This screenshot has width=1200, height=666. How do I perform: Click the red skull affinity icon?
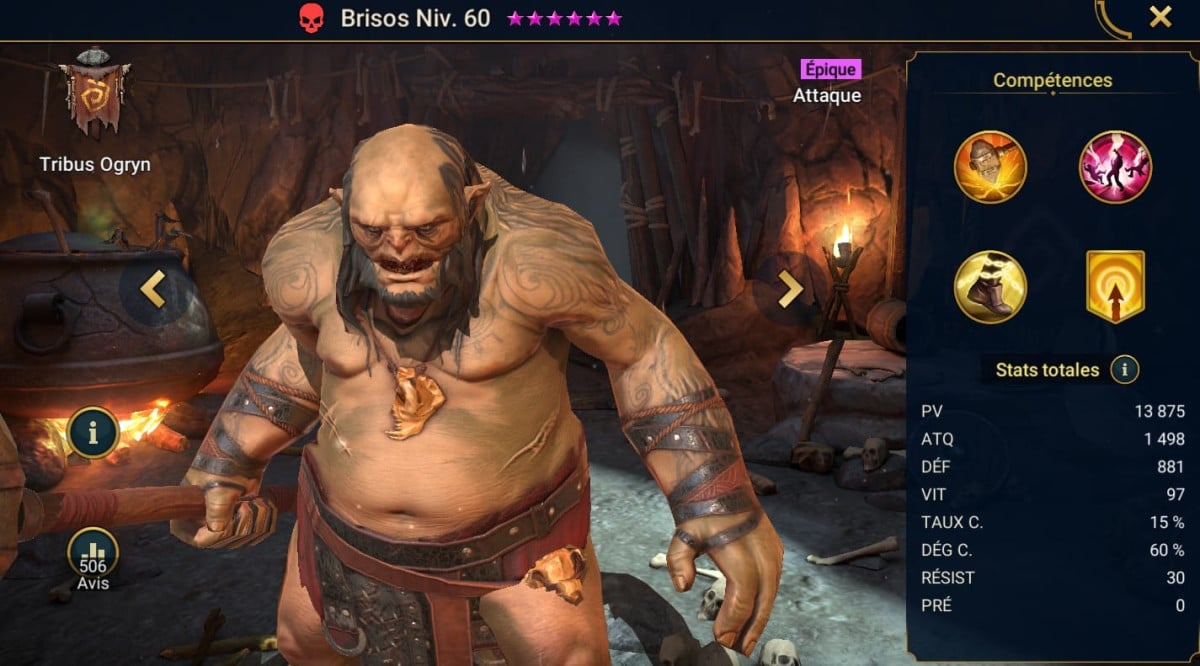[312, 18]
